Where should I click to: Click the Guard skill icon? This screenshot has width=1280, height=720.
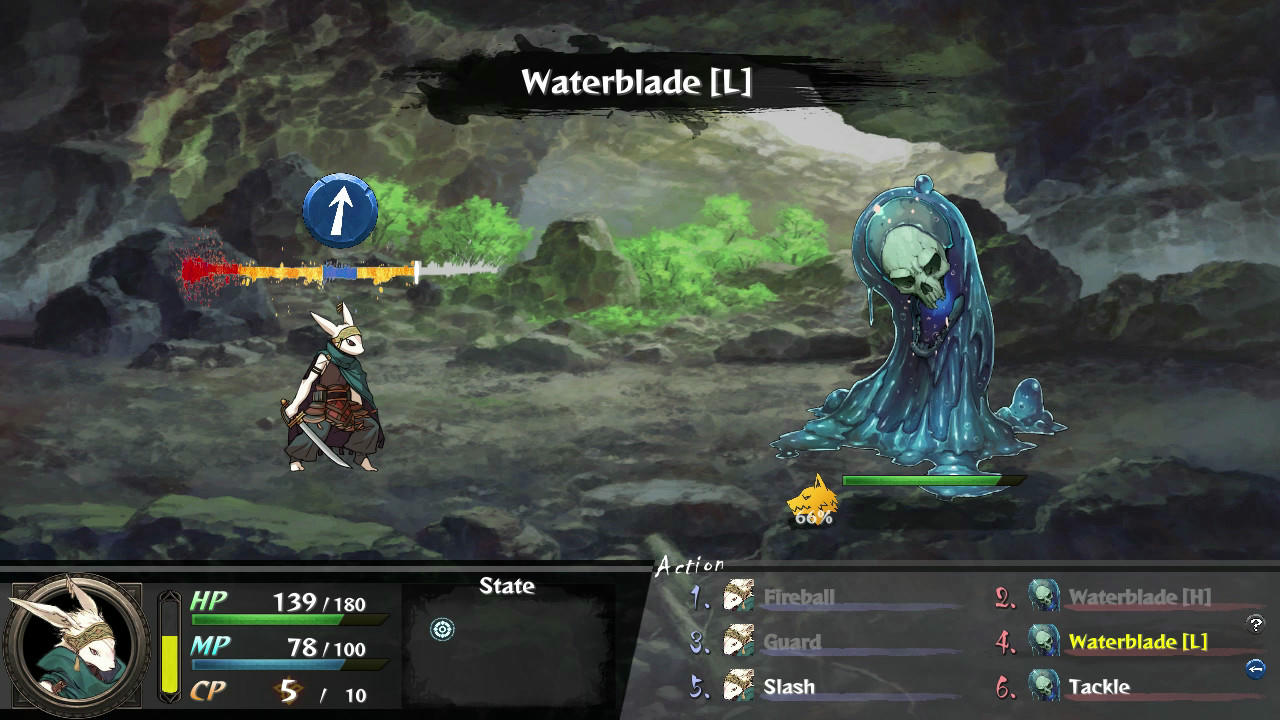click(741, 643)
